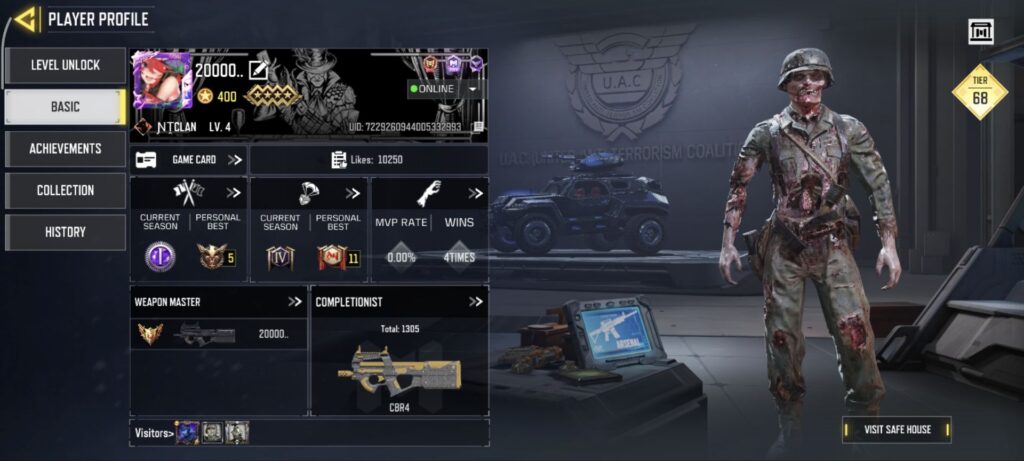Go back using the yellow arrow
This screenshot has width=1024, height=461.
pos(26,18)
